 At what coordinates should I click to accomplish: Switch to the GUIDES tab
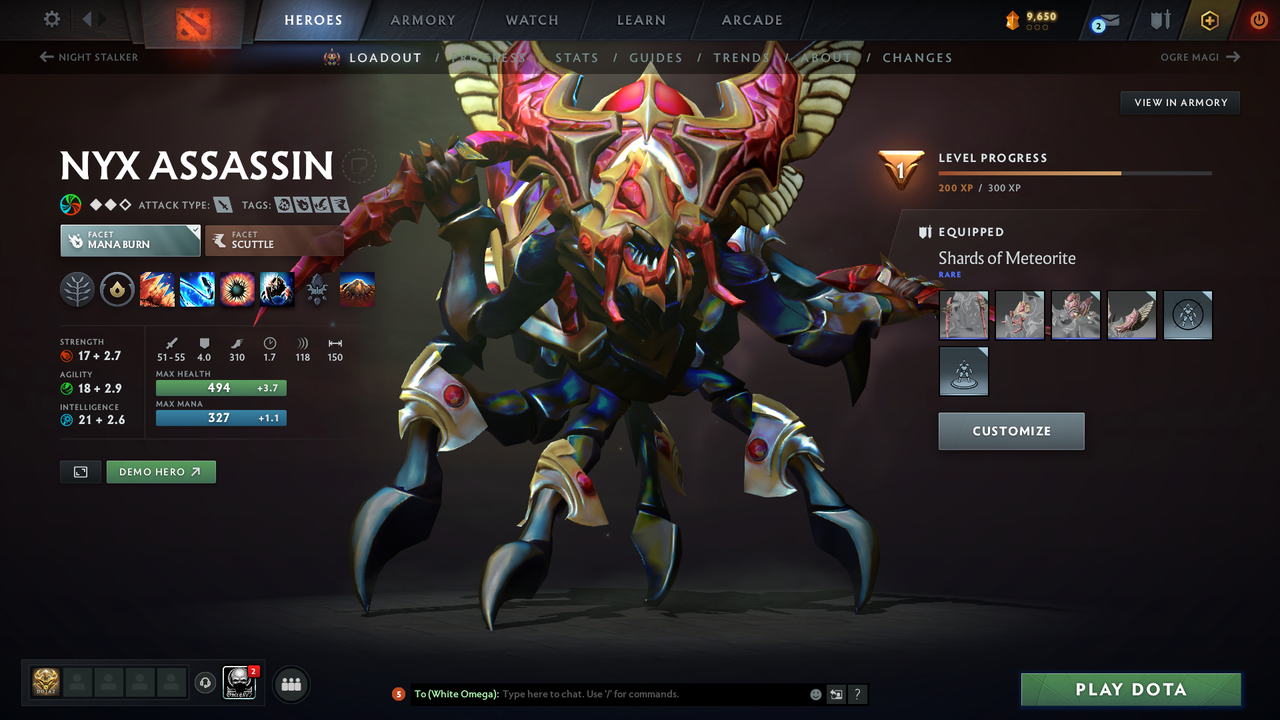pyautogui.click(x=656, y=57)
